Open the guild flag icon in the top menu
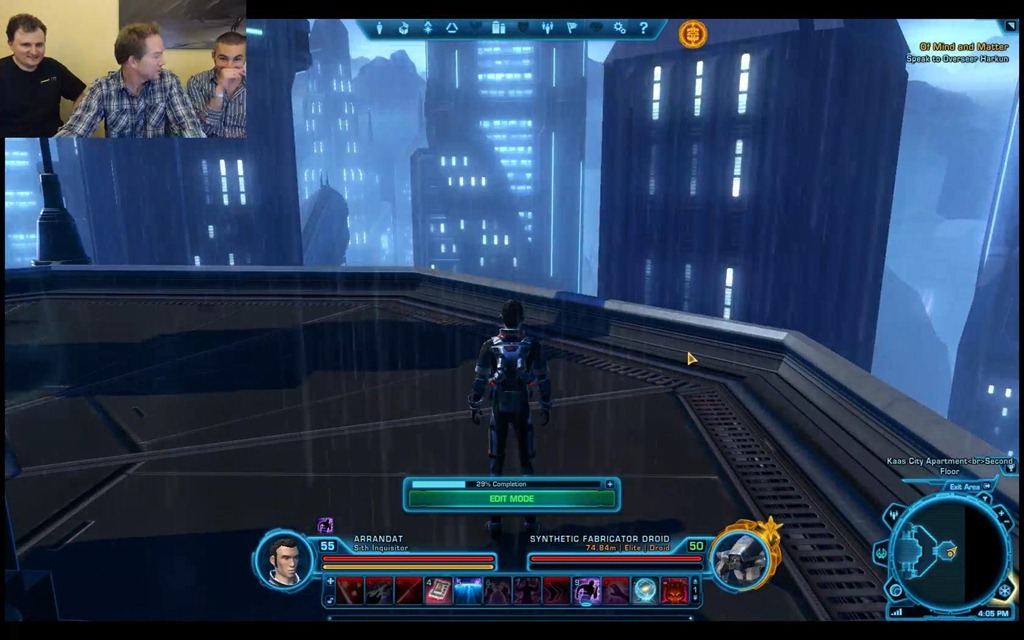The width and height of the screenshot is (1024, 640). pos(572,28)
